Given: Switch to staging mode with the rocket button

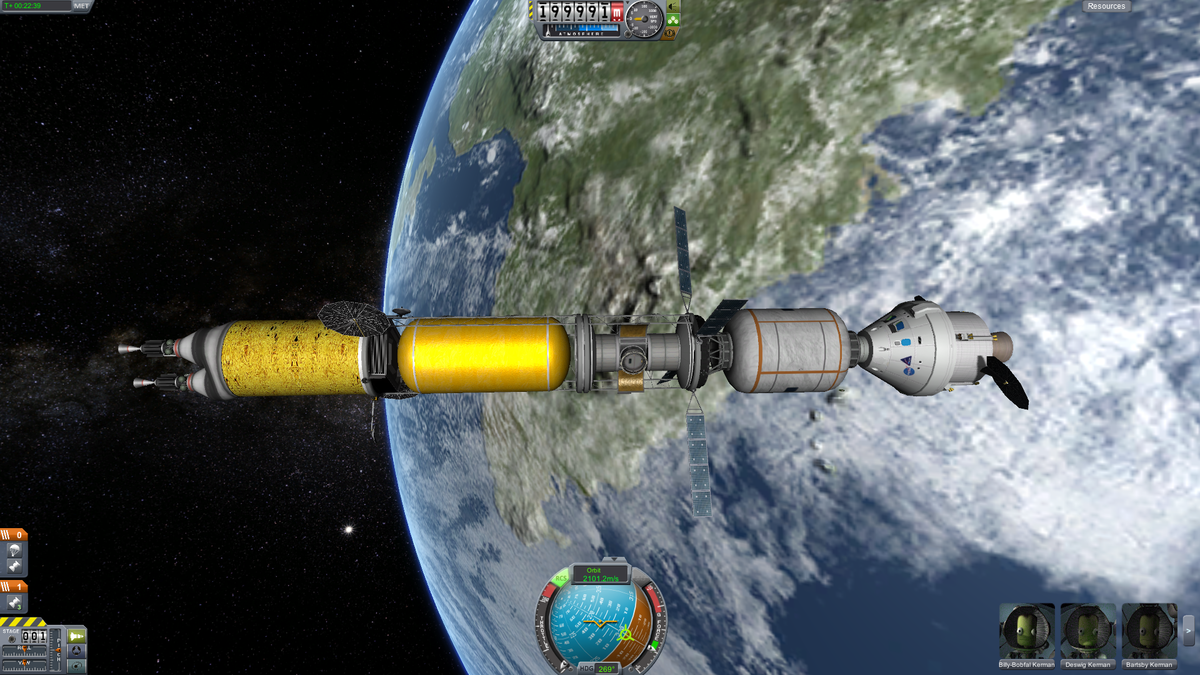Looking at the screenshot, I should (x=76, y=635).
